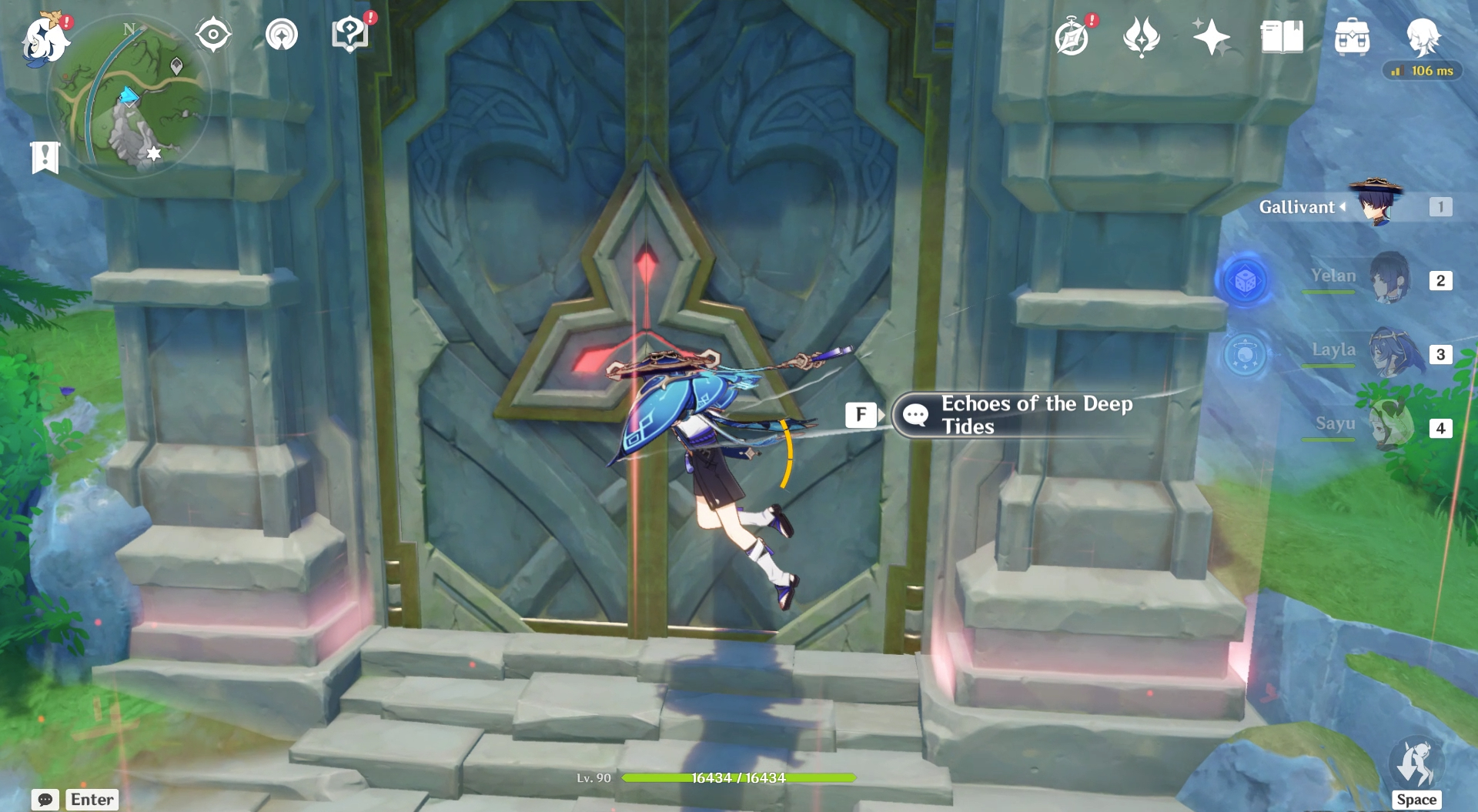Open the Battle Pass wings icon
Viewport: 1478px width, 812px height.
click(x=1142, y=36)
